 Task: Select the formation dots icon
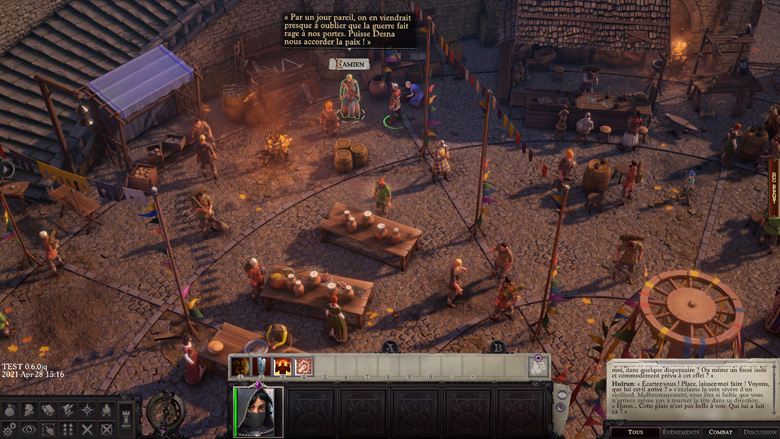point(68,429)
